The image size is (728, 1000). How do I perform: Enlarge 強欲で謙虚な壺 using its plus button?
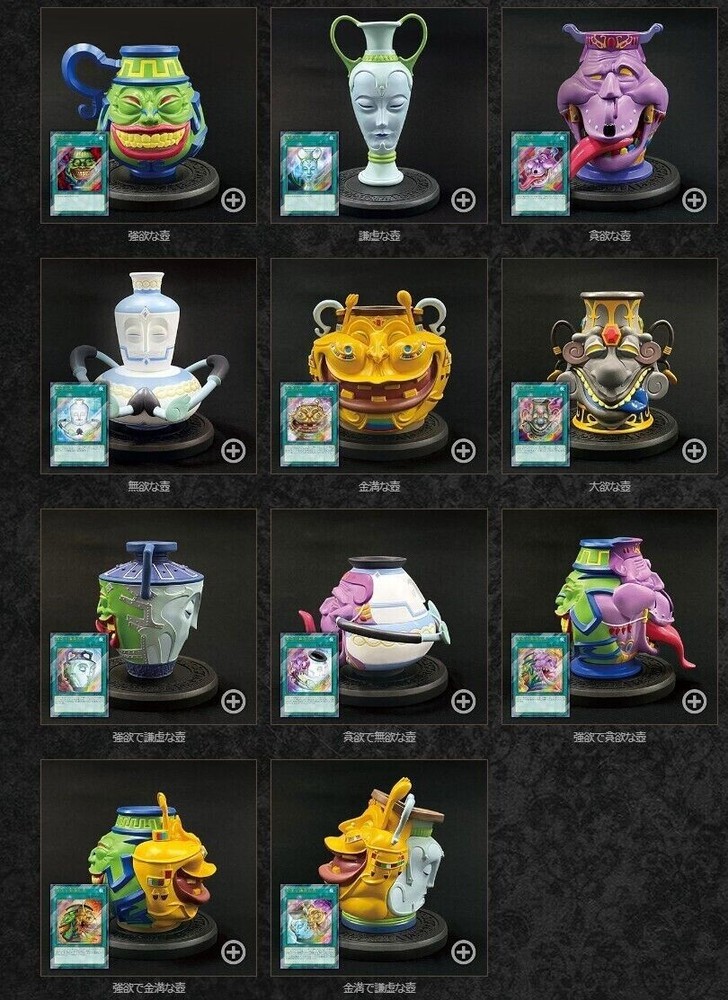pyautogui.click(x=233, y=701)
